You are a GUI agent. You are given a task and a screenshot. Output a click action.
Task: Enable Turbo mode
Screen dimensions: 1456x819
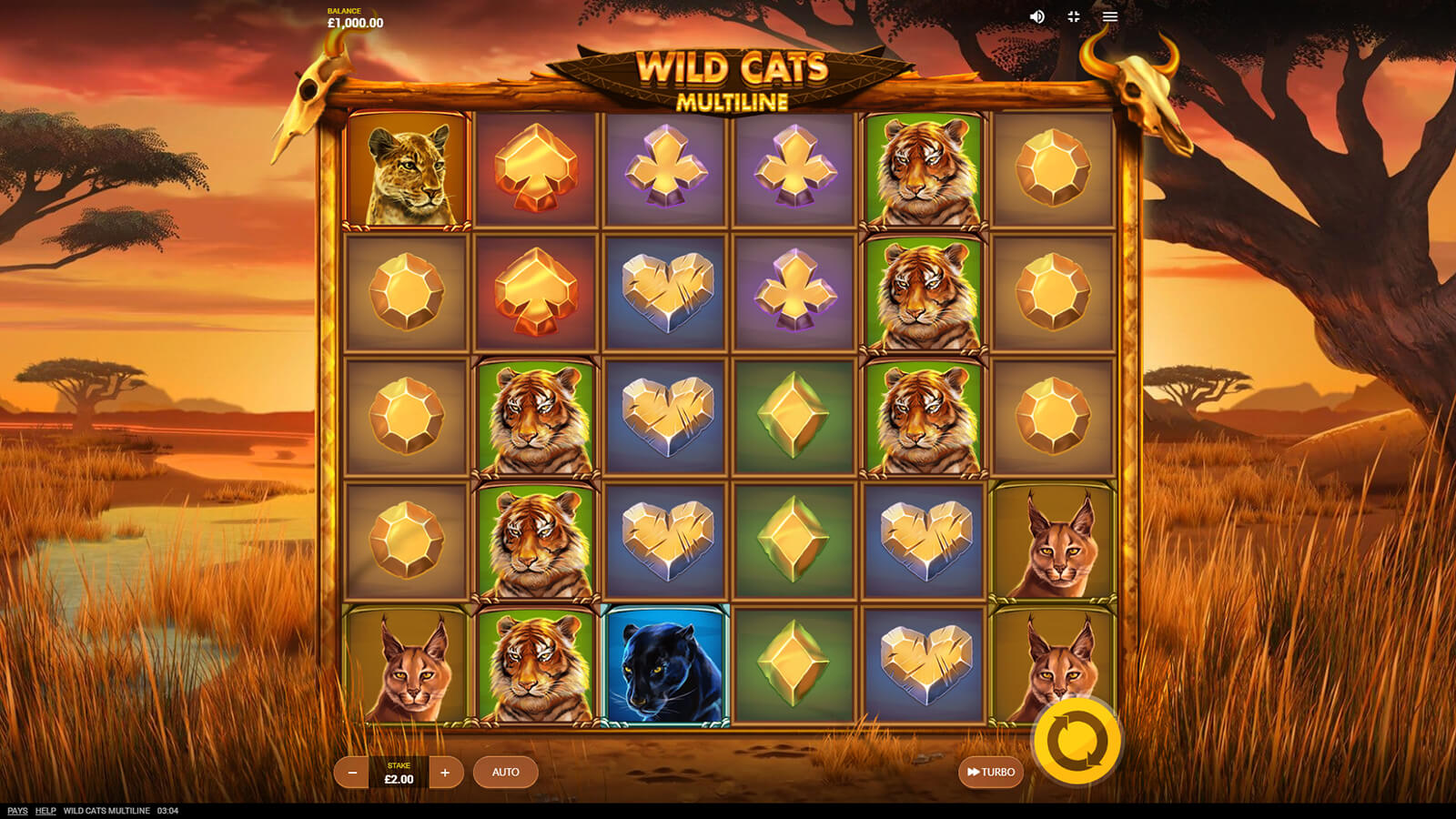(991, 773)
